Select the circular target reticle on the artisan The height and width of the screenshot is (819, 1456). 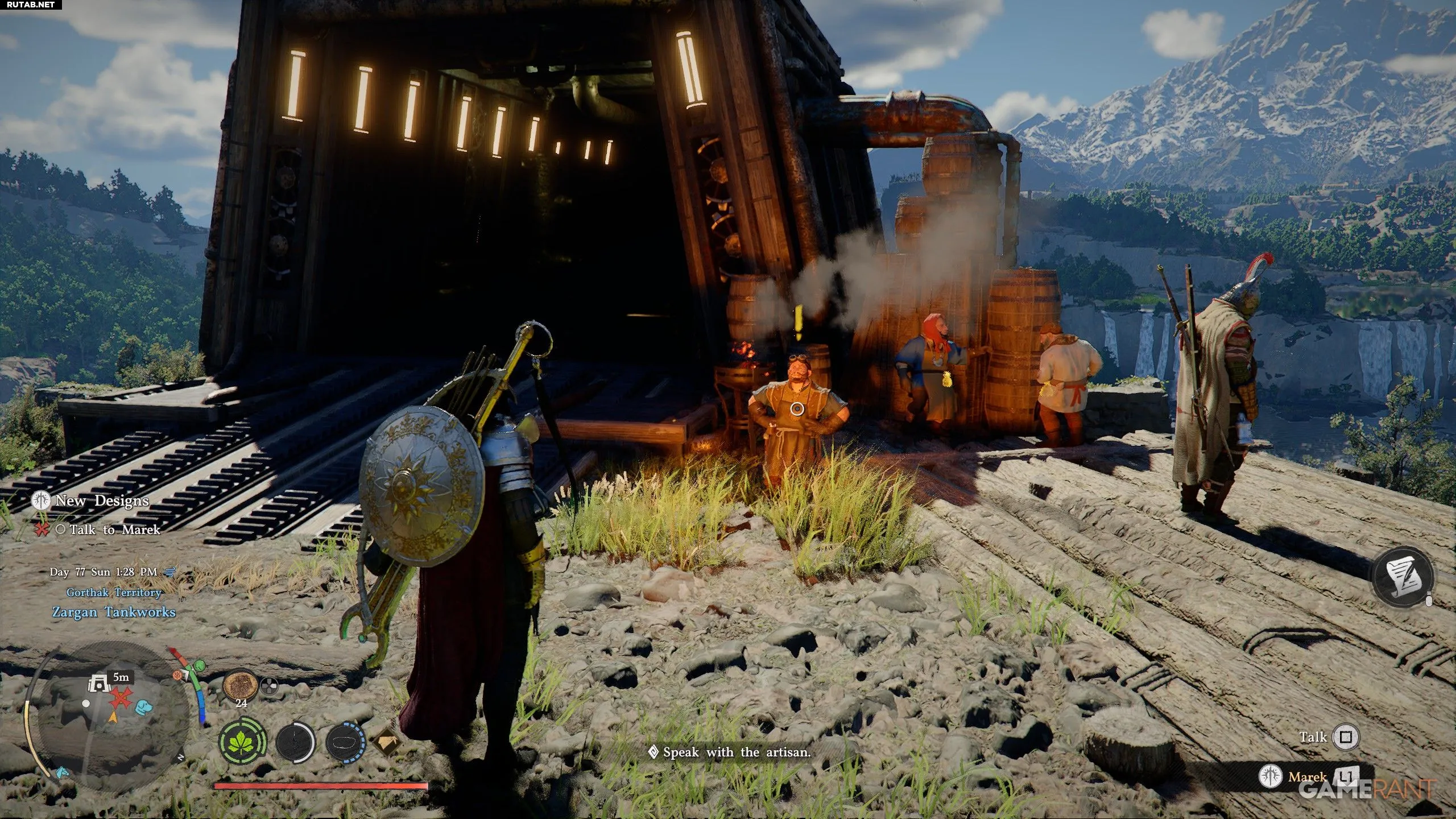797,408
